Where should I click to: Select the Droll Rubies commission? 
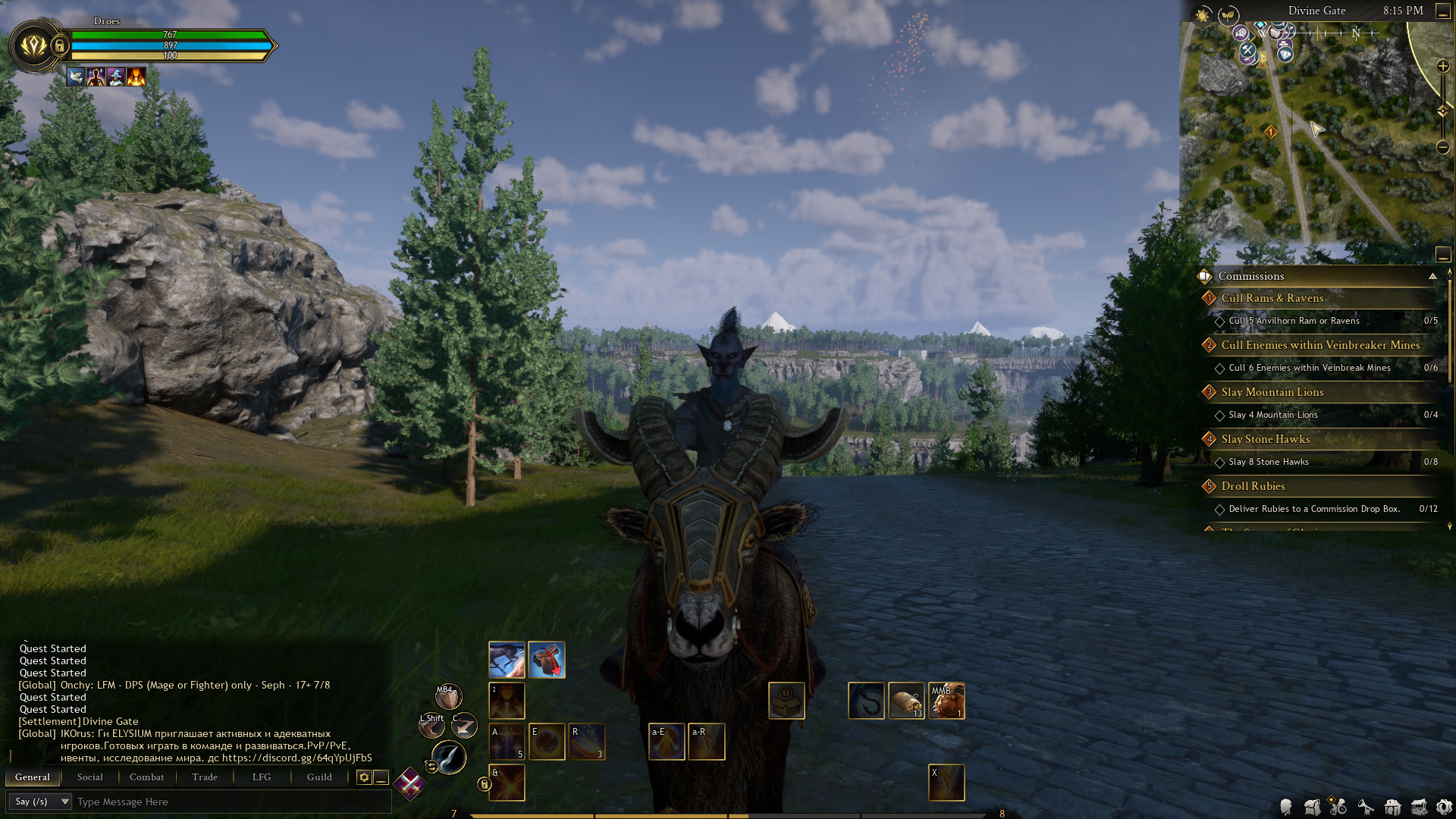[x=1253, y=486]
